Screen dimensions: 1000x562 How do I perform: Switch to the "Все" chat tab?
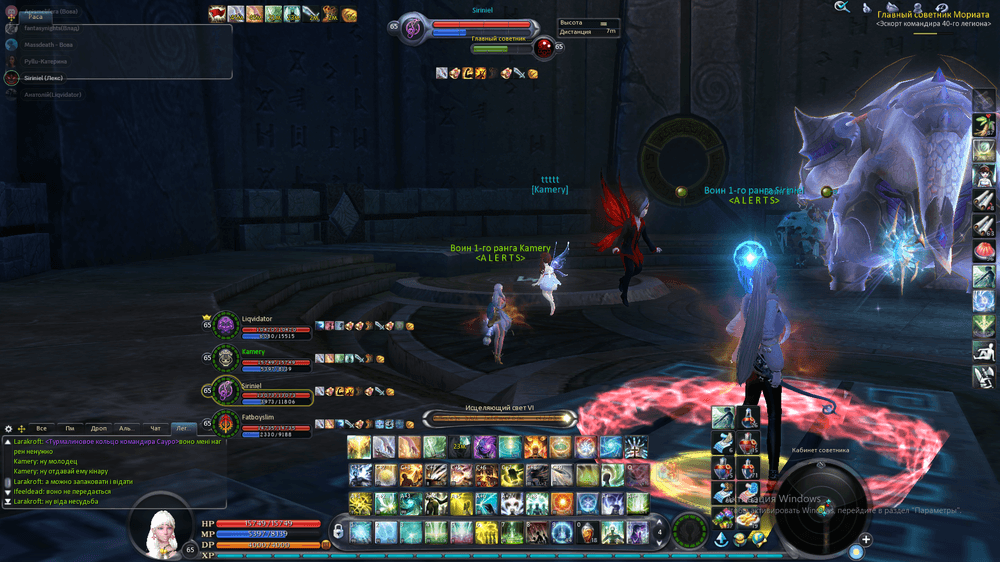click(41, 428)
